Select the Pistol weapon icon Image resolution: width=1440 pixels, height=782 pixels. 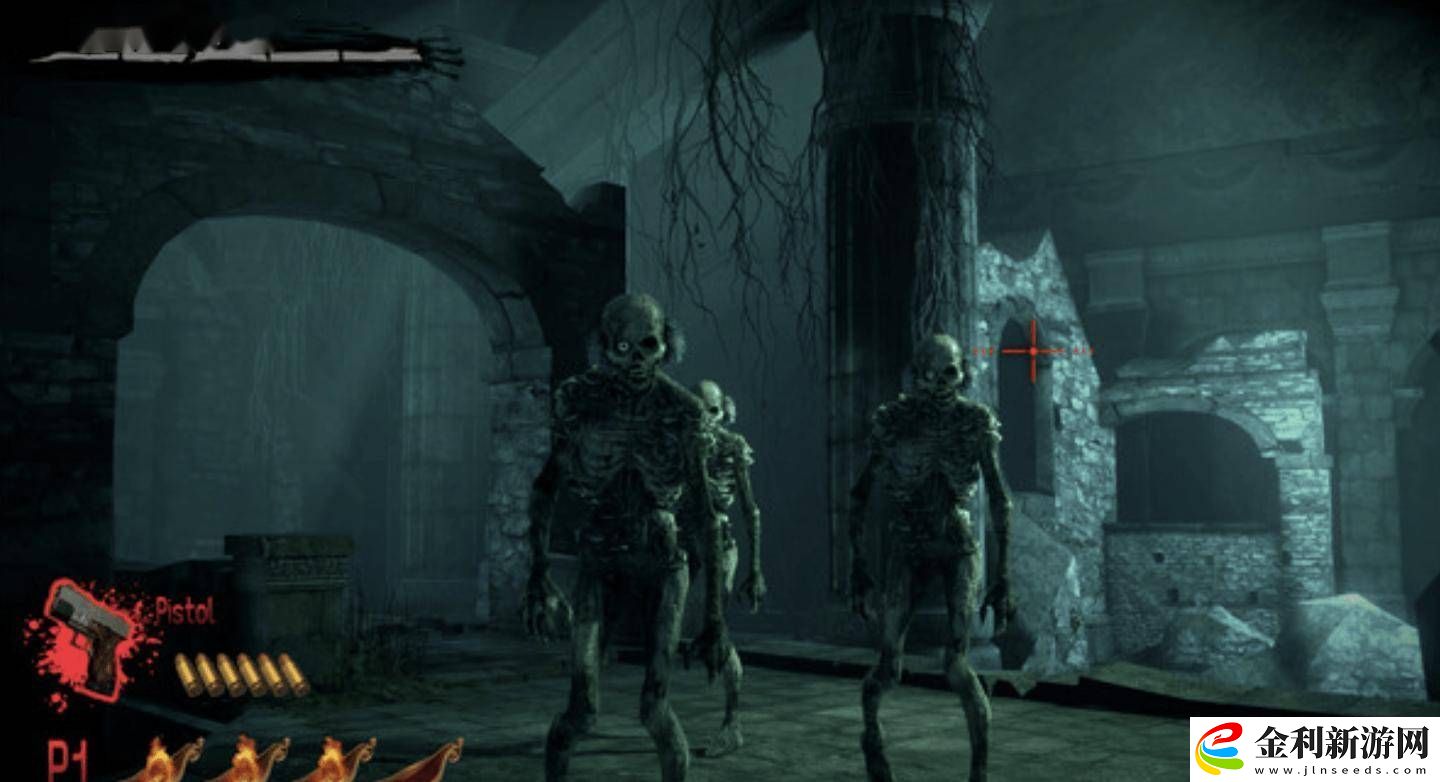[88, 634]
